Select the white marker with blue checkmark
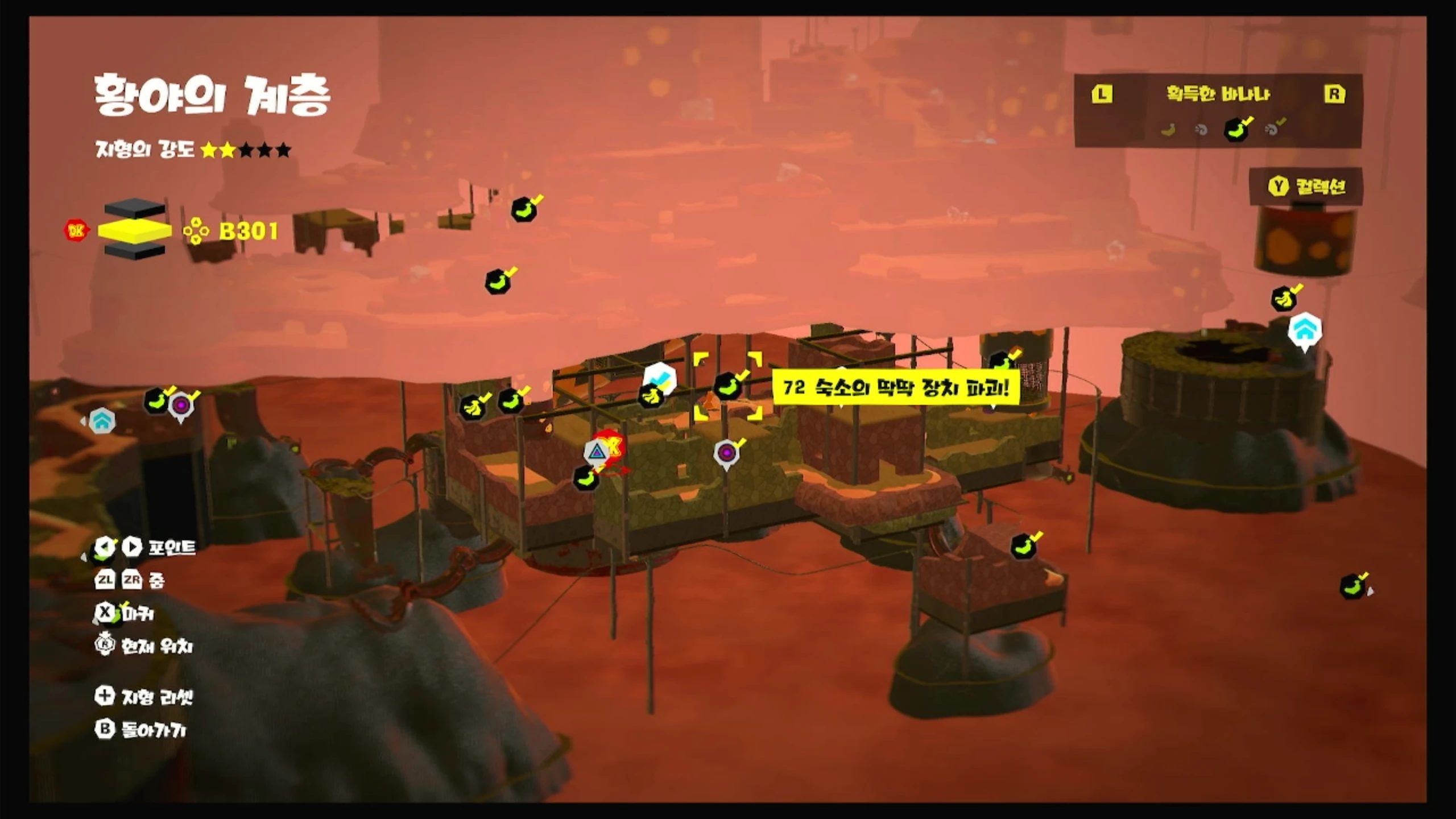 660,378
